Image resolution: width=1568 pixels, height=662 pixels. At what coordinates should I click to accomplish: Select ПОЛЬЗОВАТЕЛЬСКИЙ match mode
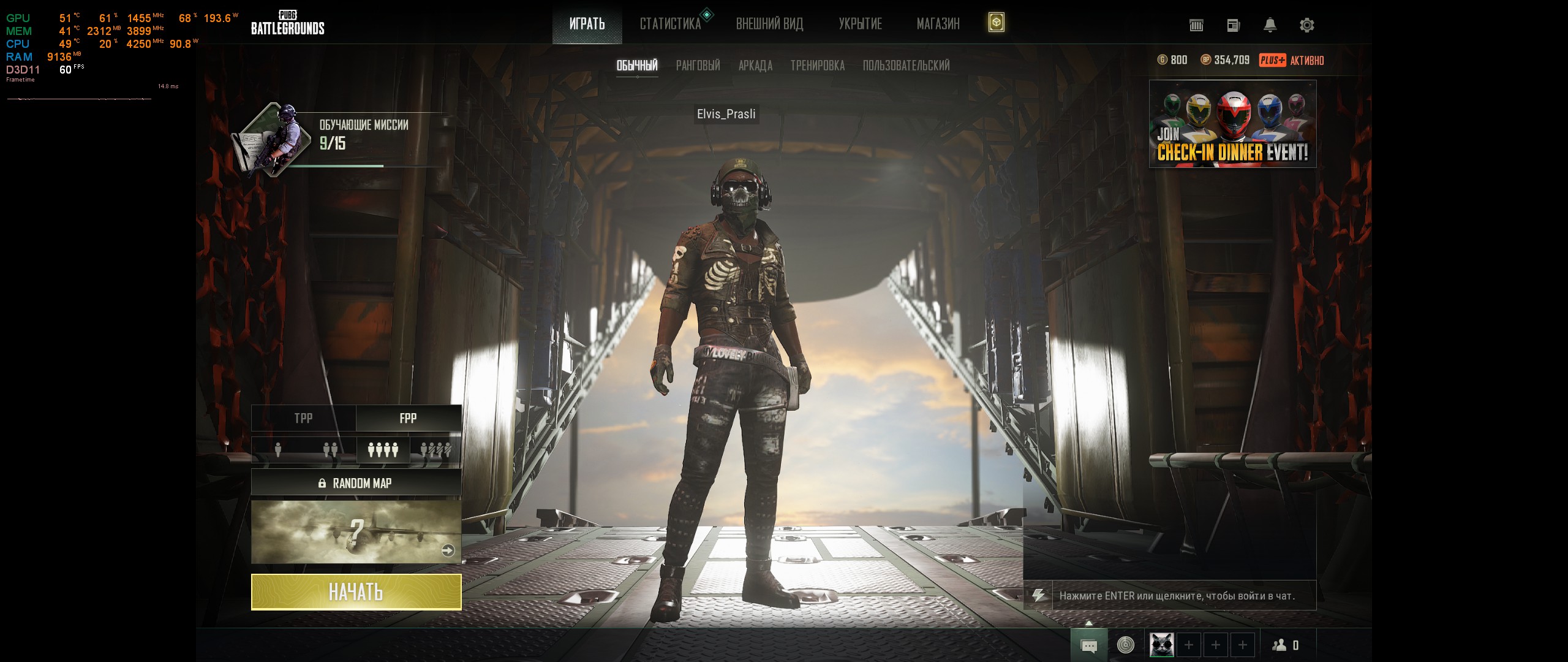click(x=906, y=66)
